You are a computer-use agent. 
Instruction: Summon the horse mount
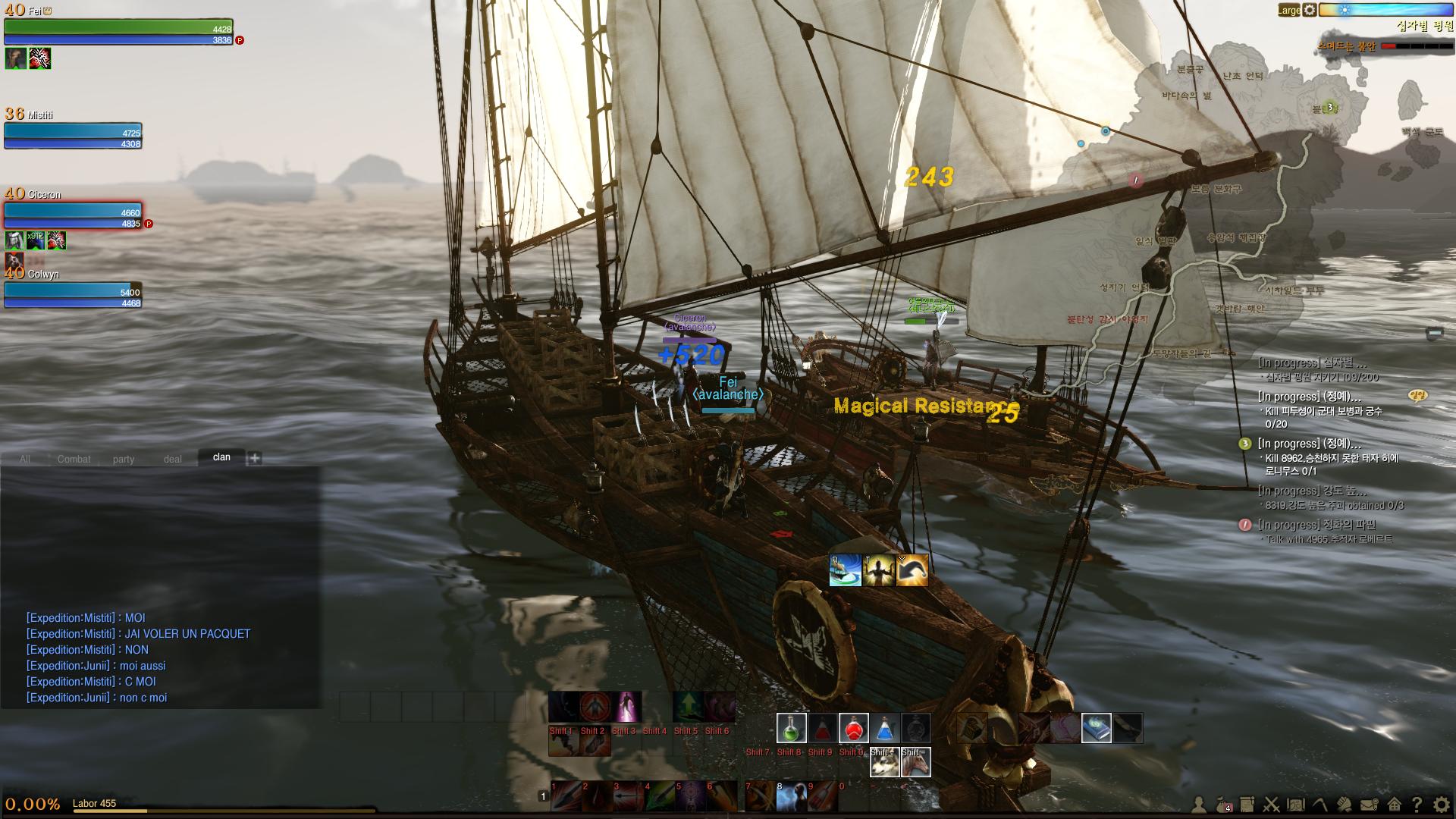tap(915, 762)
